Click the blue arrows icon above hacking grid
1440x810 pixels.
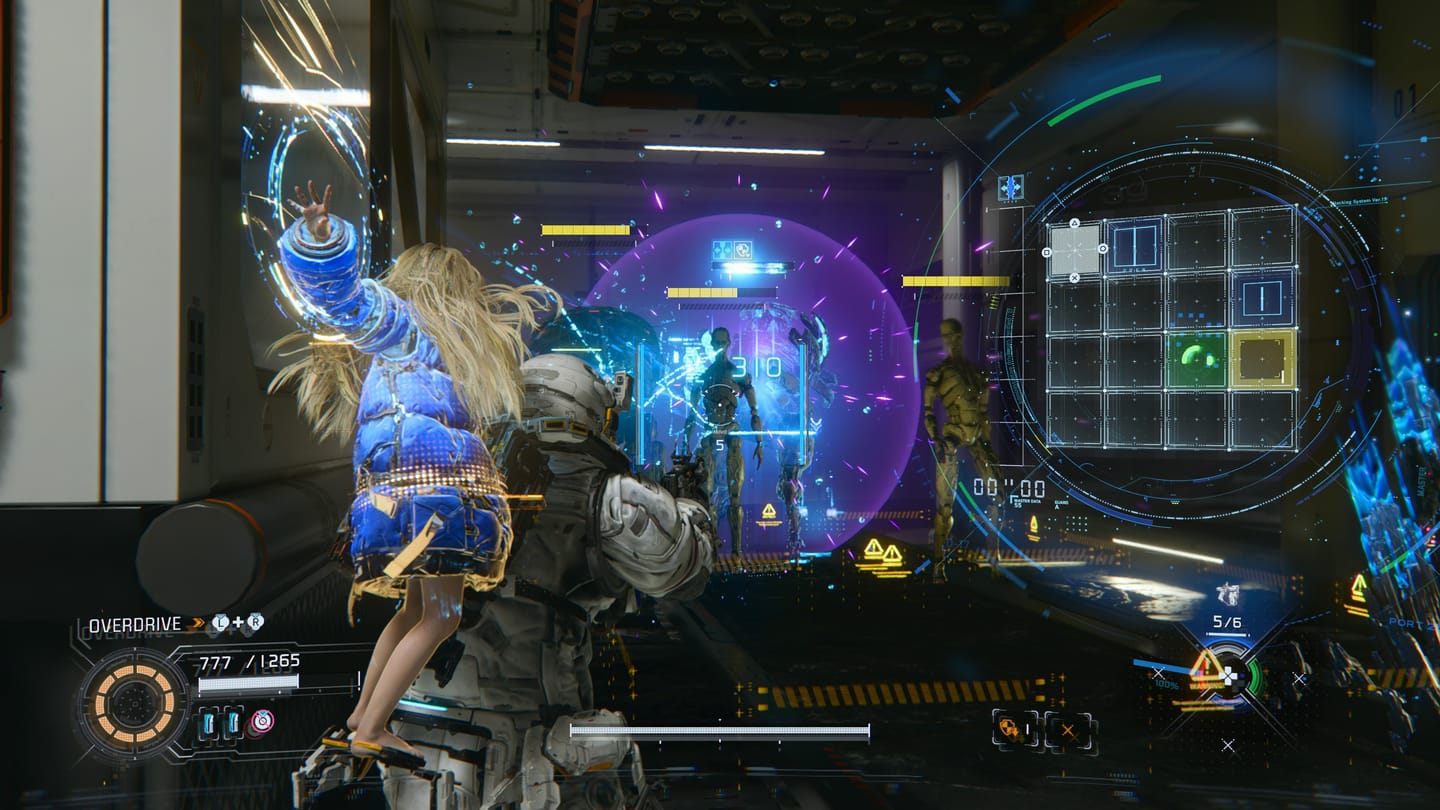(x=1010, y=187)
